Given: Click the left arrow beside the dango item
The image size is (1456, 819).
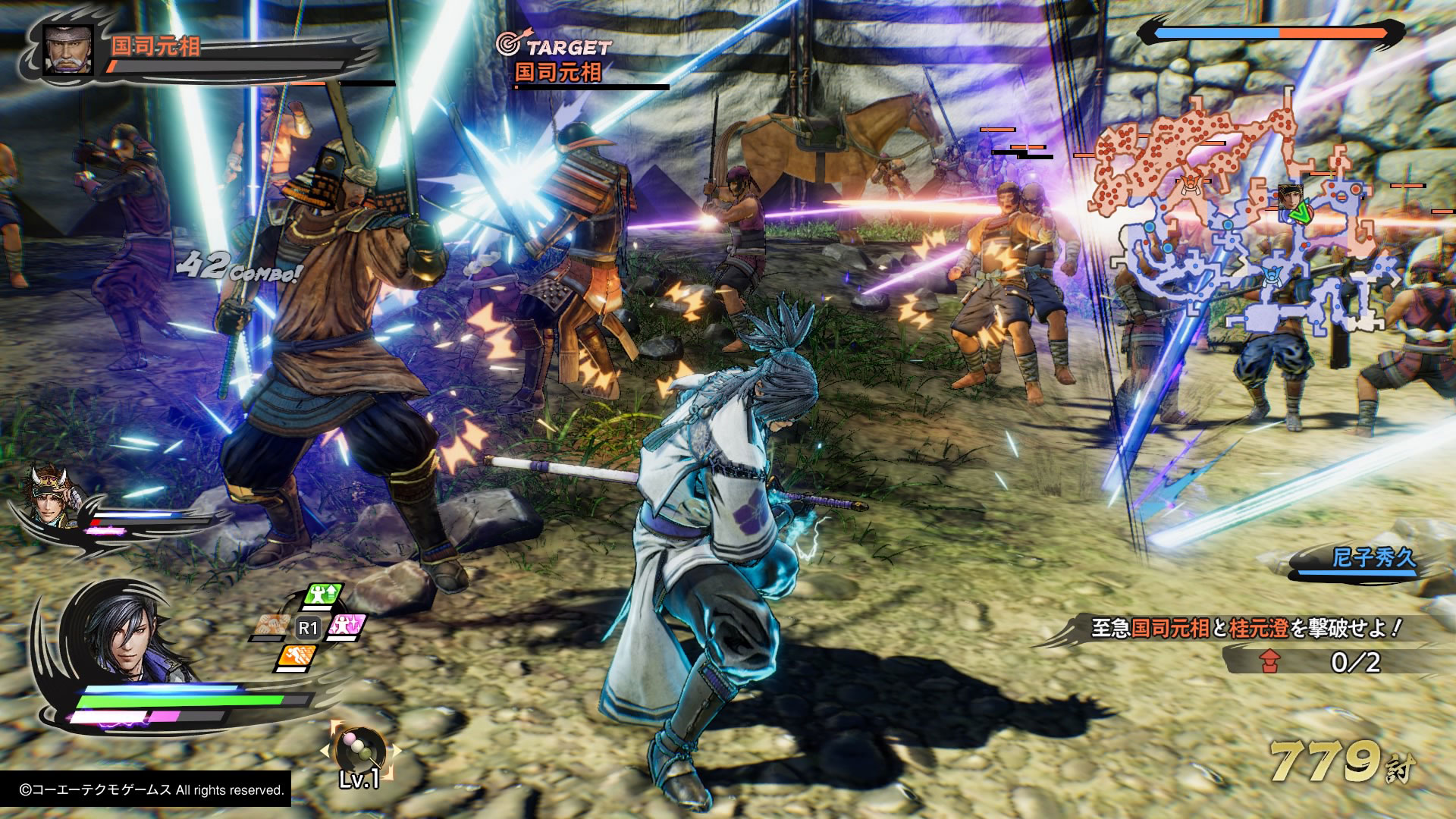Looking at the screenshot, I should [x=325, y=750].
